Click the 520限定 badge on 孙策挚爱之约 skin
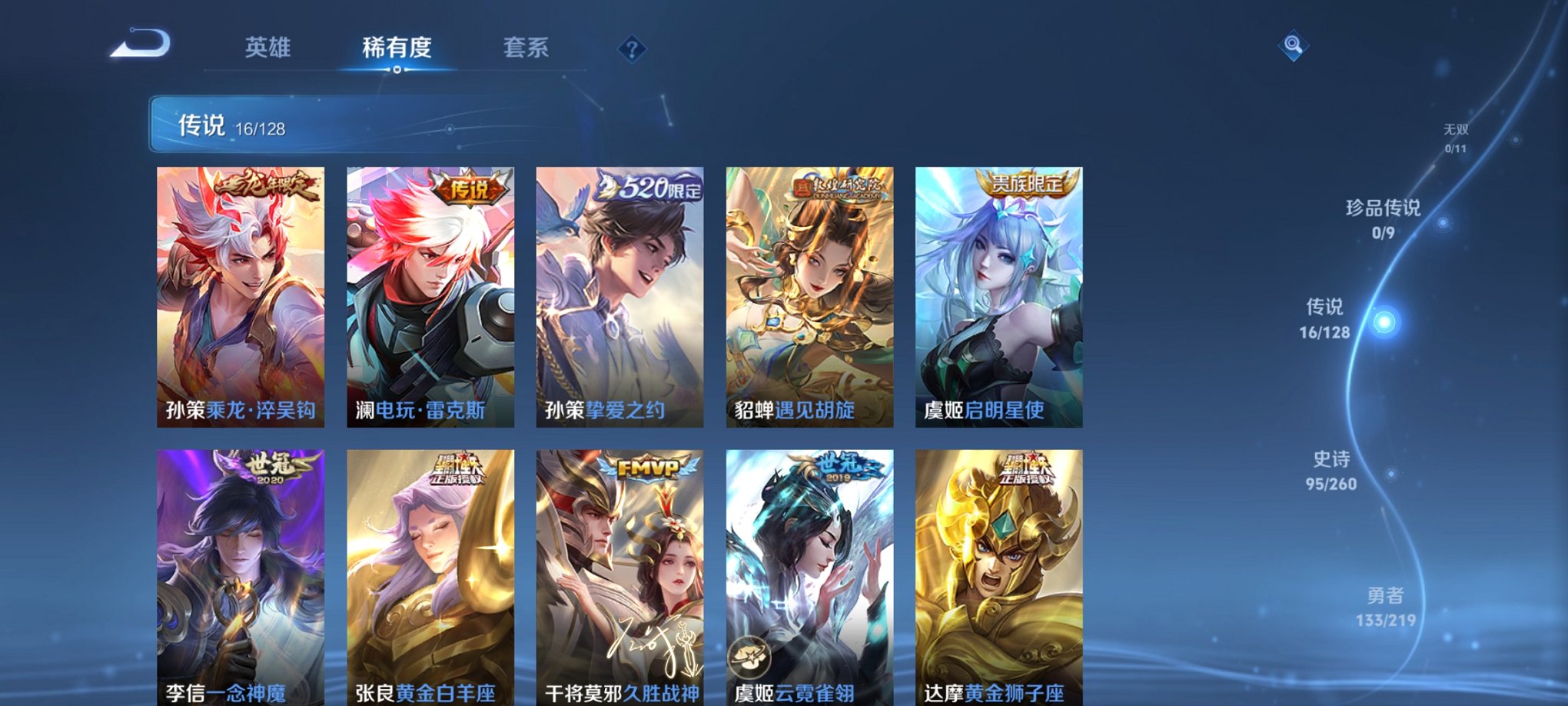Image resolution: width=1568 pixels, height=706 pixels. pos(650,189)
